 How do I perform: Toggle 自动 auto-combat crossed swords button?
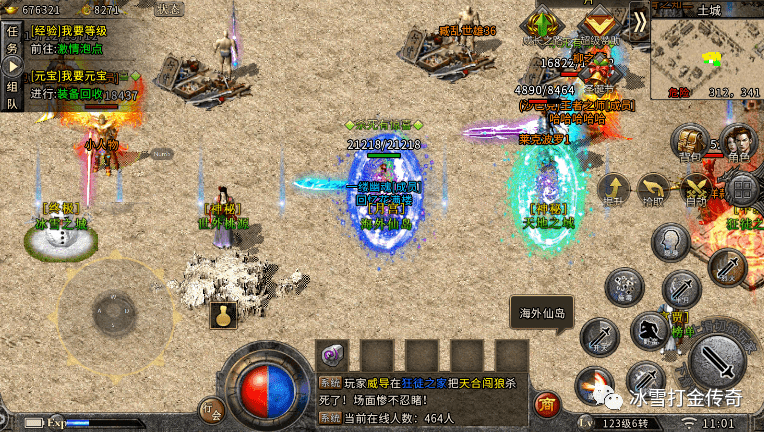point(696,189)
